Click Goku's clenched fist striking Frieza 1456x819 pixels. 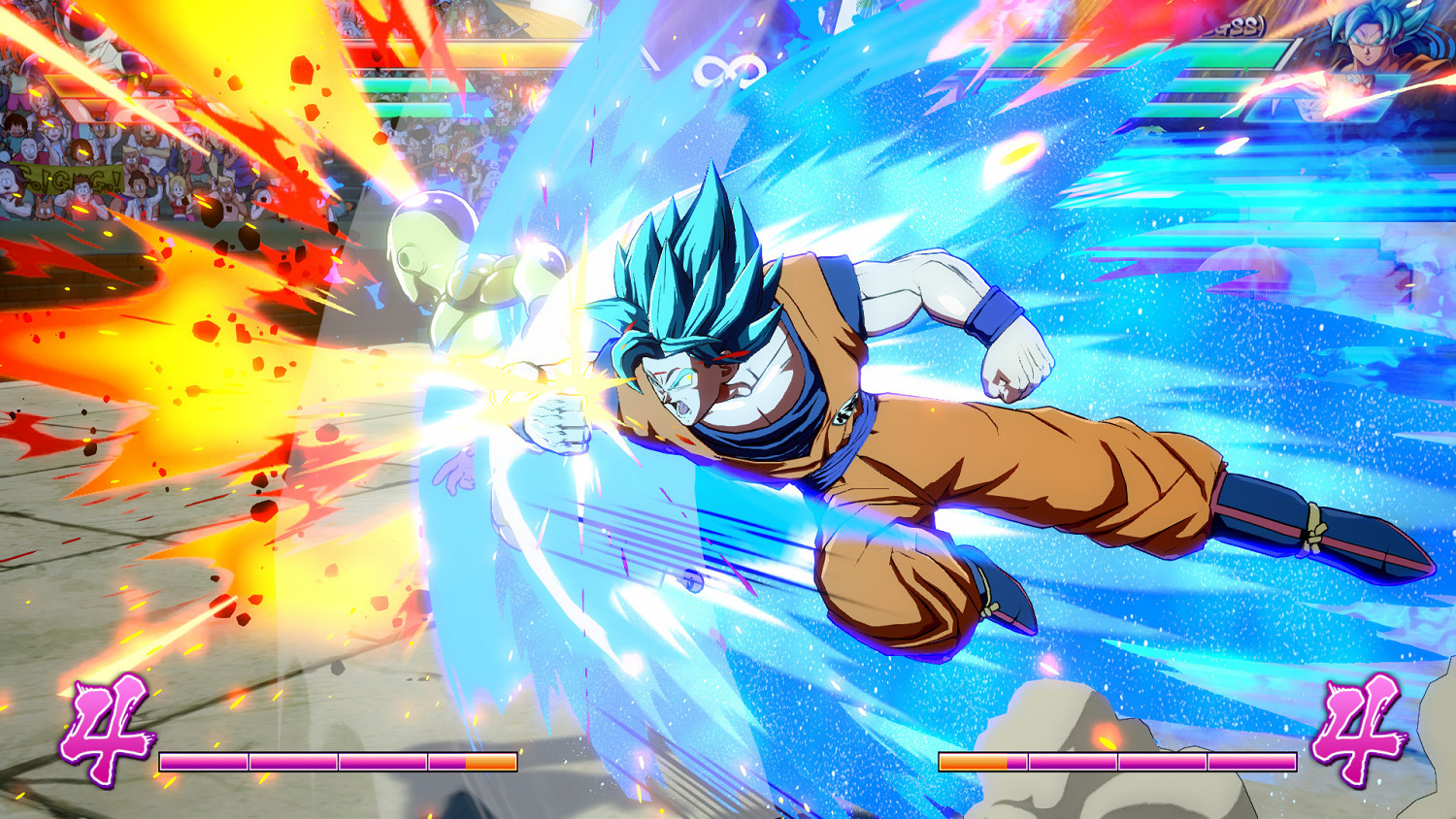(x=553, y=417)
